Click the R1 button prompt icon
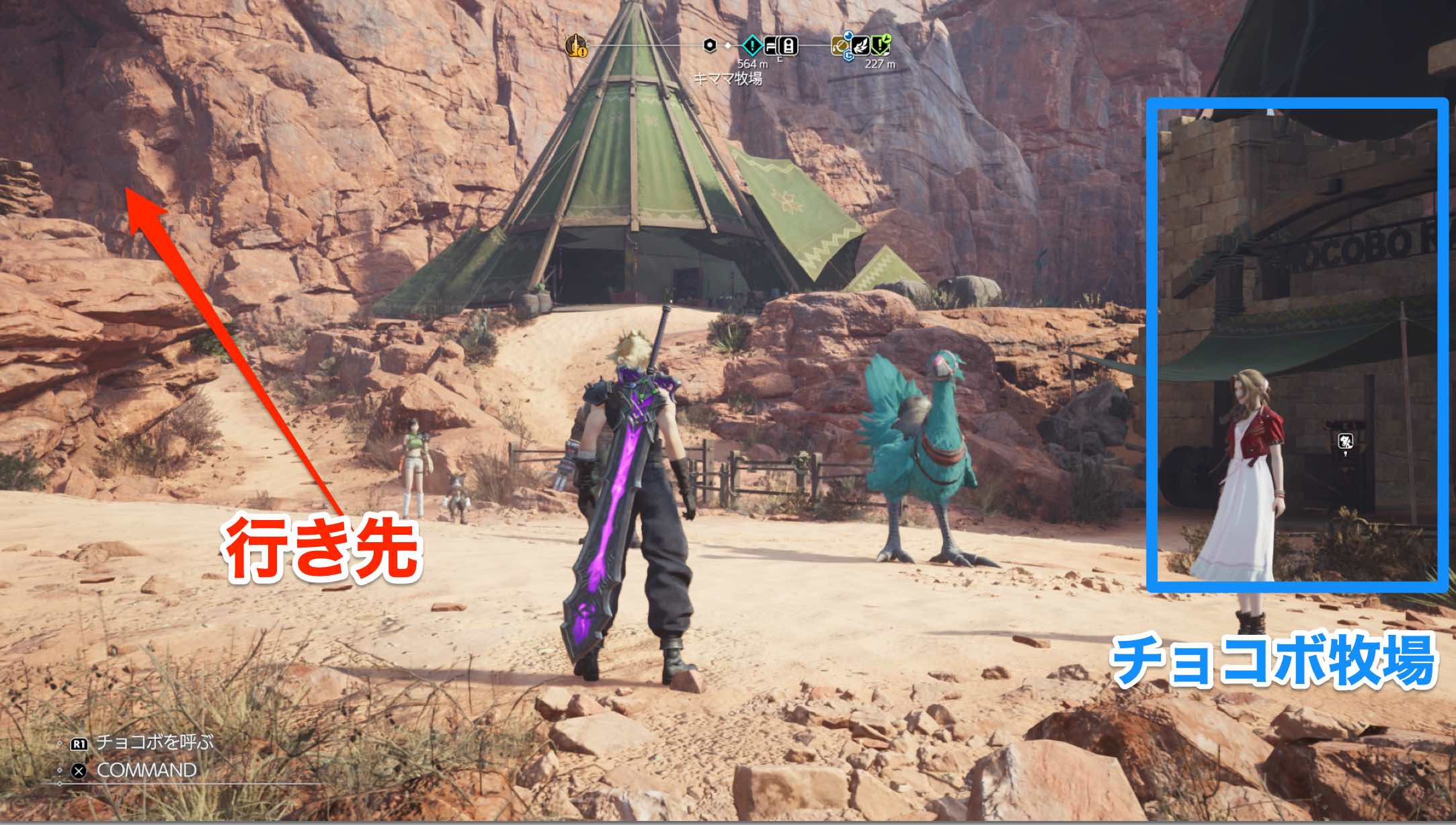This screenshot has width=1456, height=825. pos(79,743)
